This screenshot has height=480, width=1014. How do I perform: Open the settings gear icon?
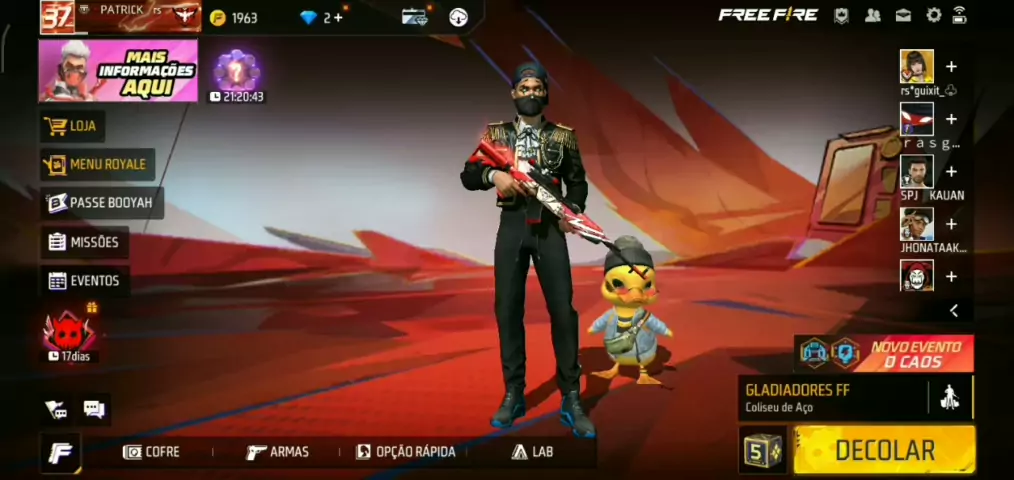click(933, 15)
